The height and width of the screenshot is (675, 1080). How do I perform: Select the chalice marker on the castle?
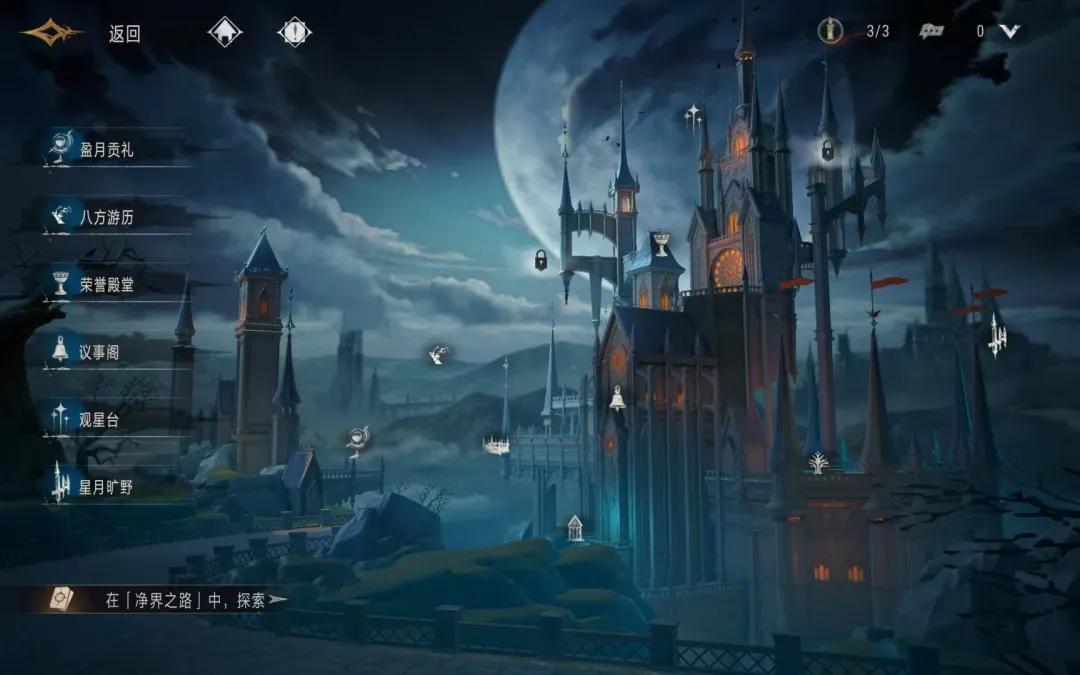[660, 243]
